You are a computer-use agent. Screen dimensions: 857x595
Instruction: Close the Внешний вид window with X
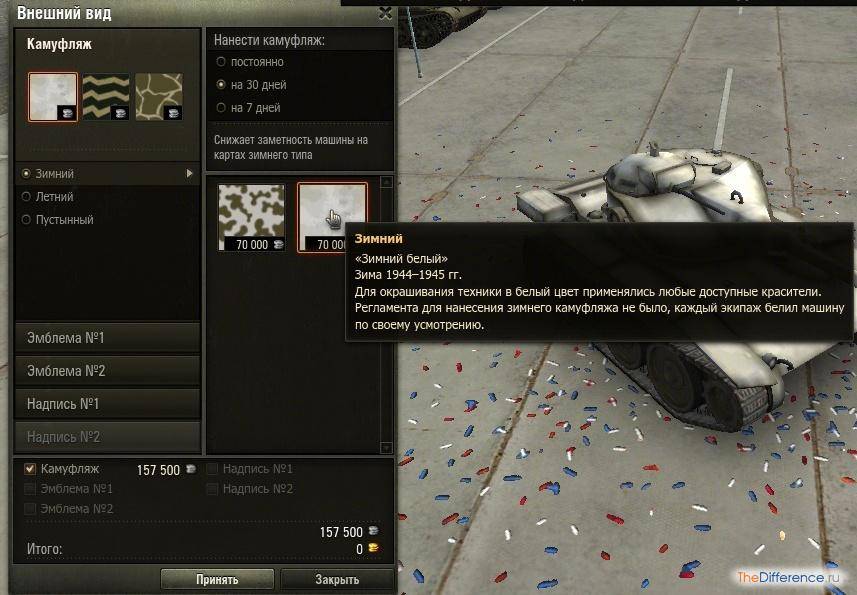click(386, 13)
